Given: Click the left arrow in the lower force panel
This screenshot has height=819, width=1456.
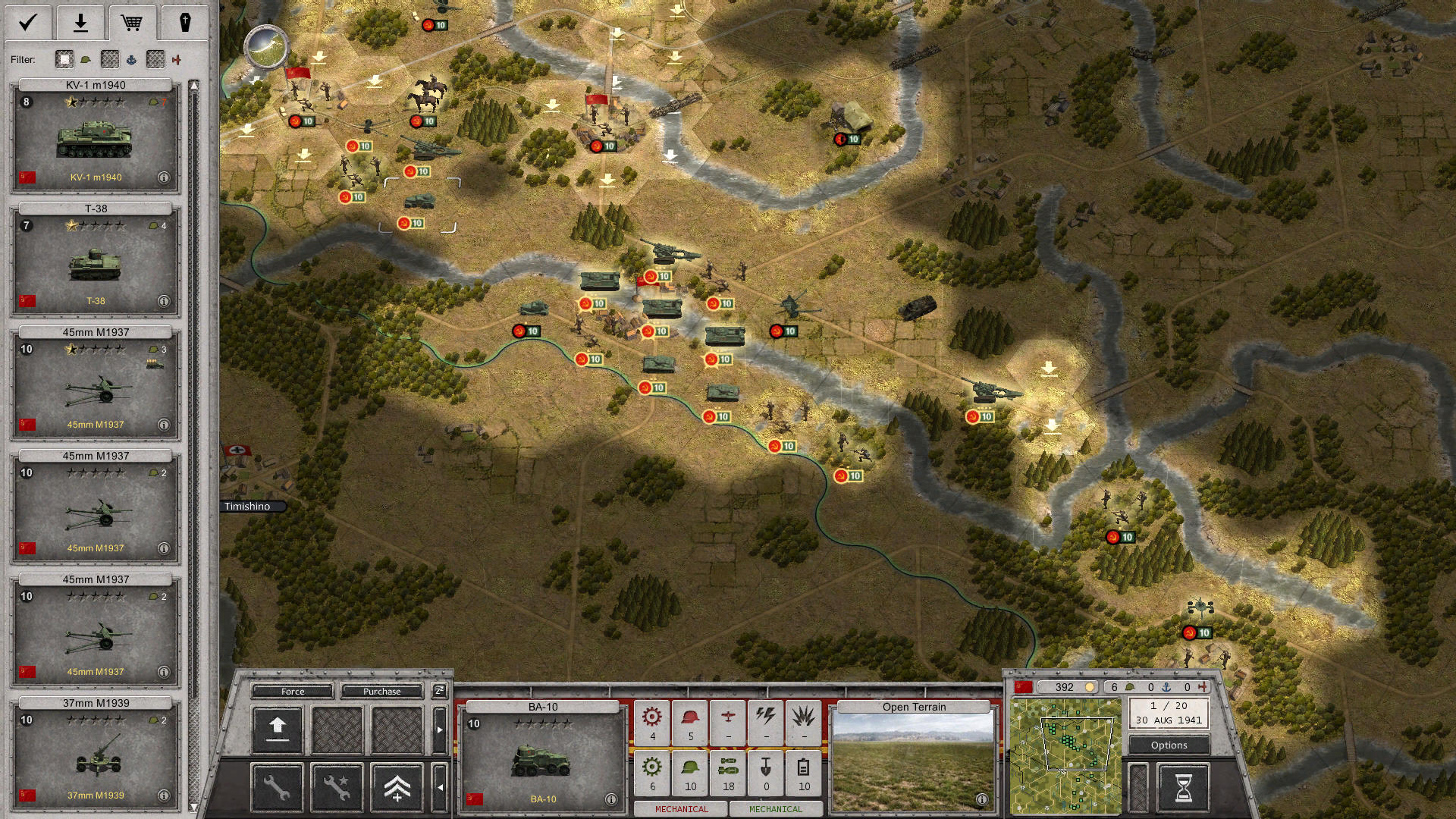Looking at the screenshot, I should [441, 787].
